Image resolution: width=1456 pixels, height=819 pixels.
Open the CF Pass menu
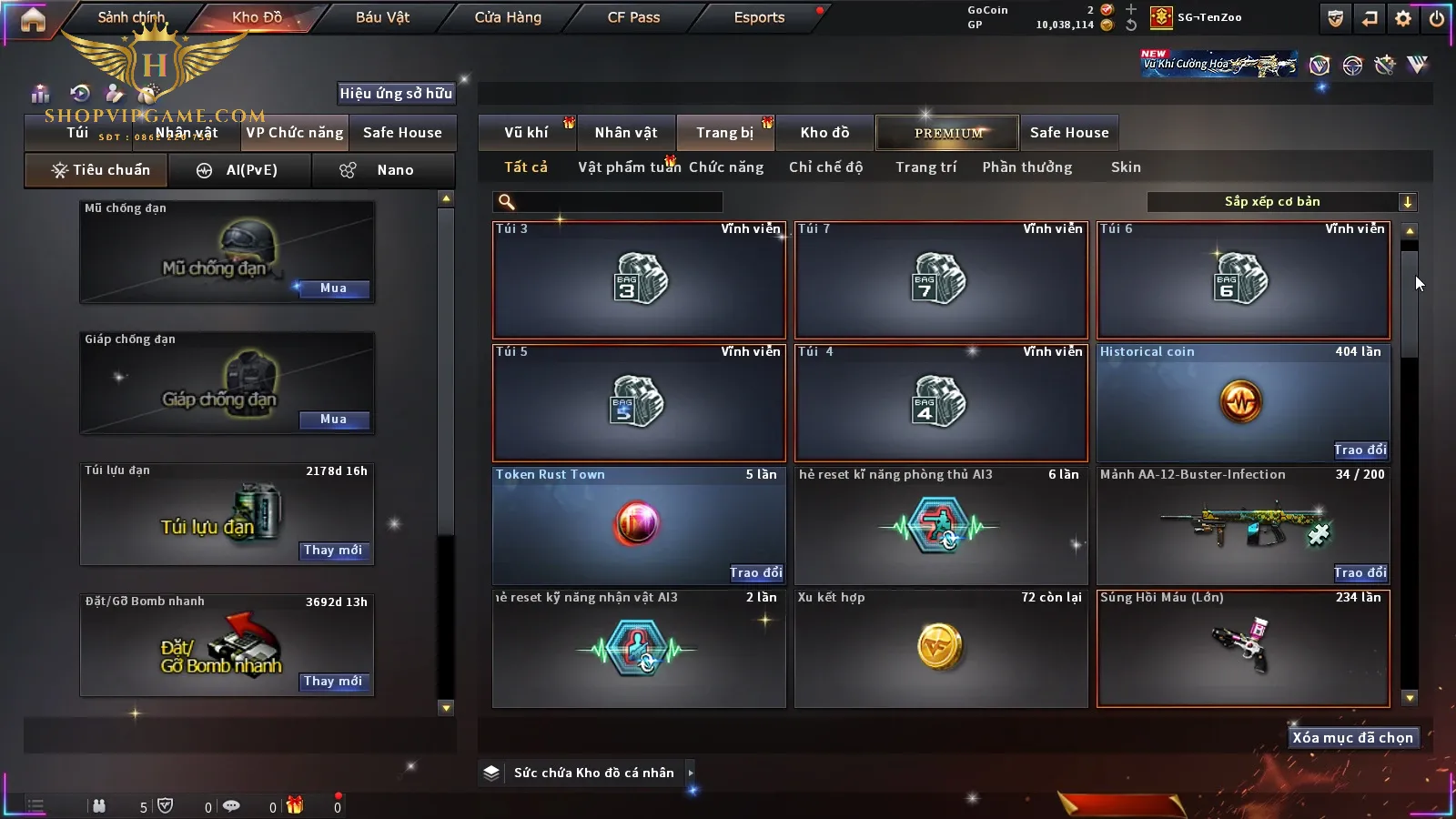(x=633, y=17)
